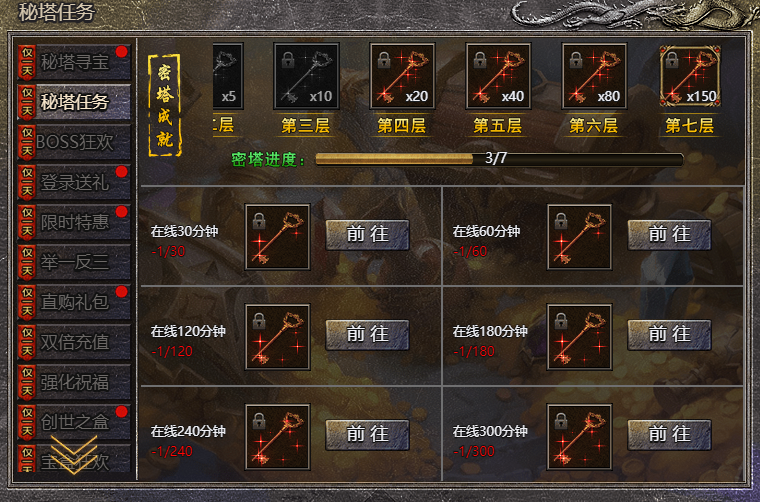
Task: Activate 前往 for the 在线240分钟 task
Action: point(367,434)
